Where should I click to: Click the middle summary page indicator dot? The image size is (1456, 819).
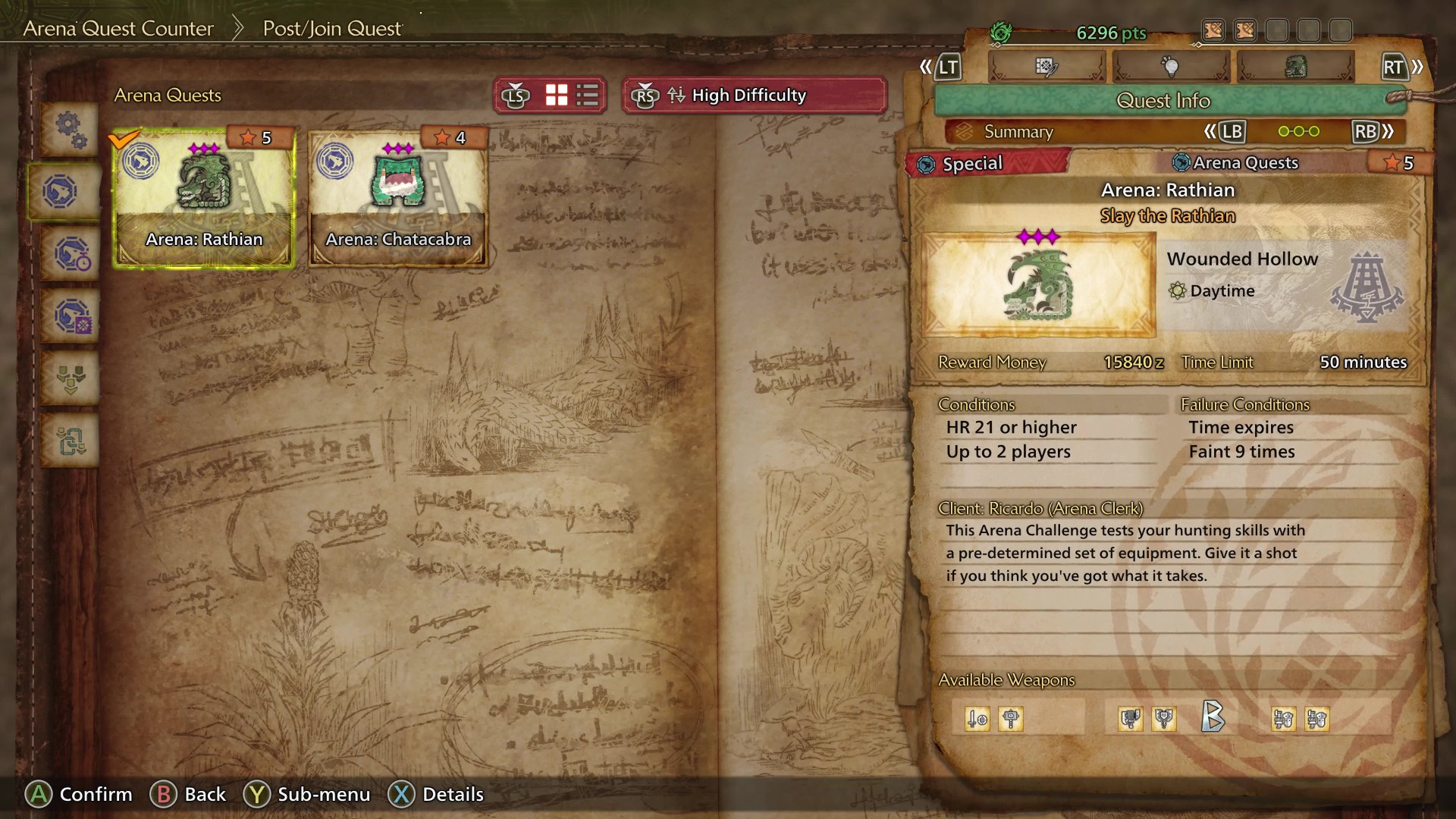(x=1300, y=131)
